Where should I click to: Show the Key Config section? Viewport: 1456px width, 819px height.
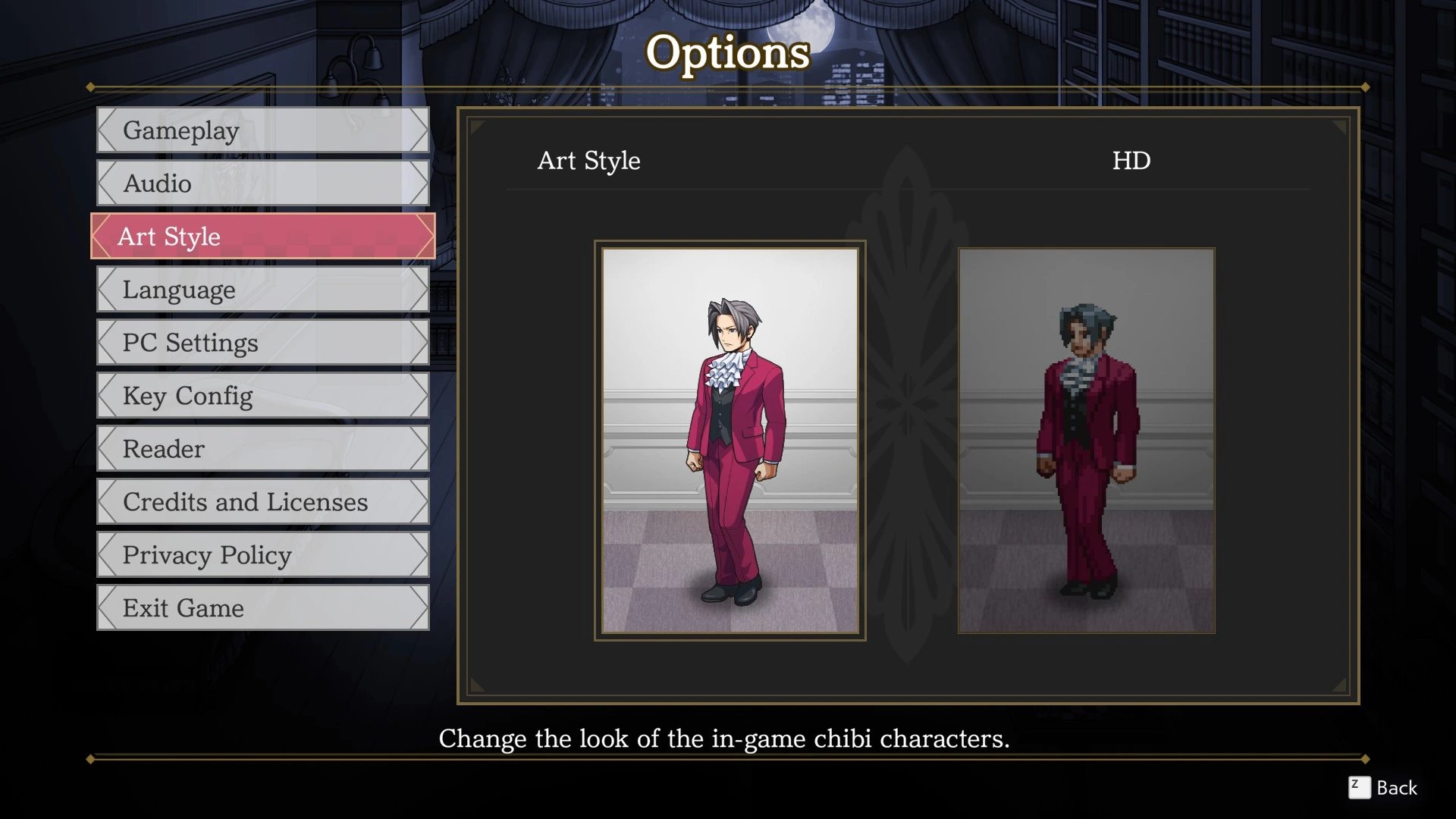(x=262, y=396)
